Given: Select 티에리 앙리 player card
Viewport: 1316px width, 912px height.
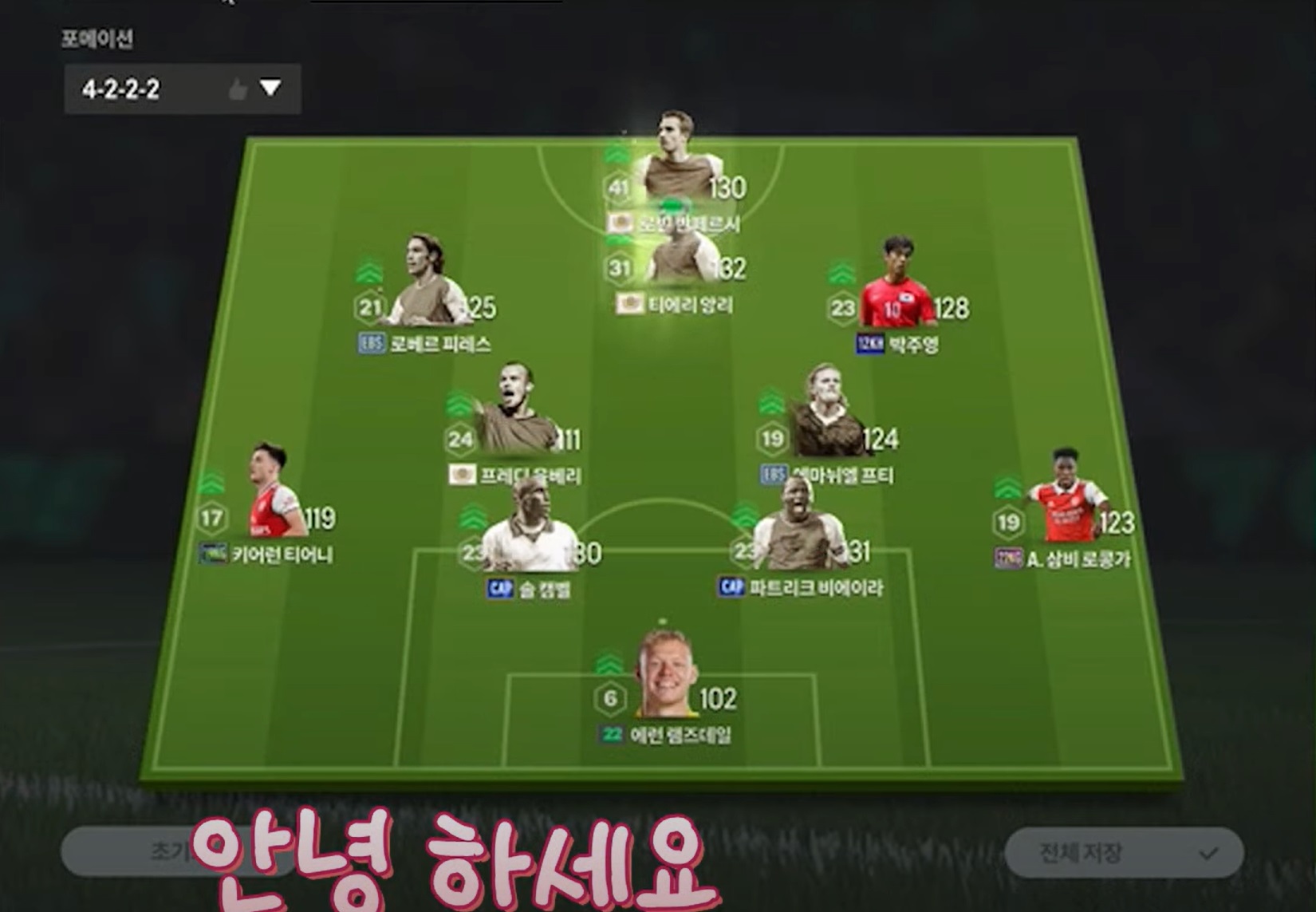Looking at the screenshot, I should pyautogui.click(x=676, y=263).
